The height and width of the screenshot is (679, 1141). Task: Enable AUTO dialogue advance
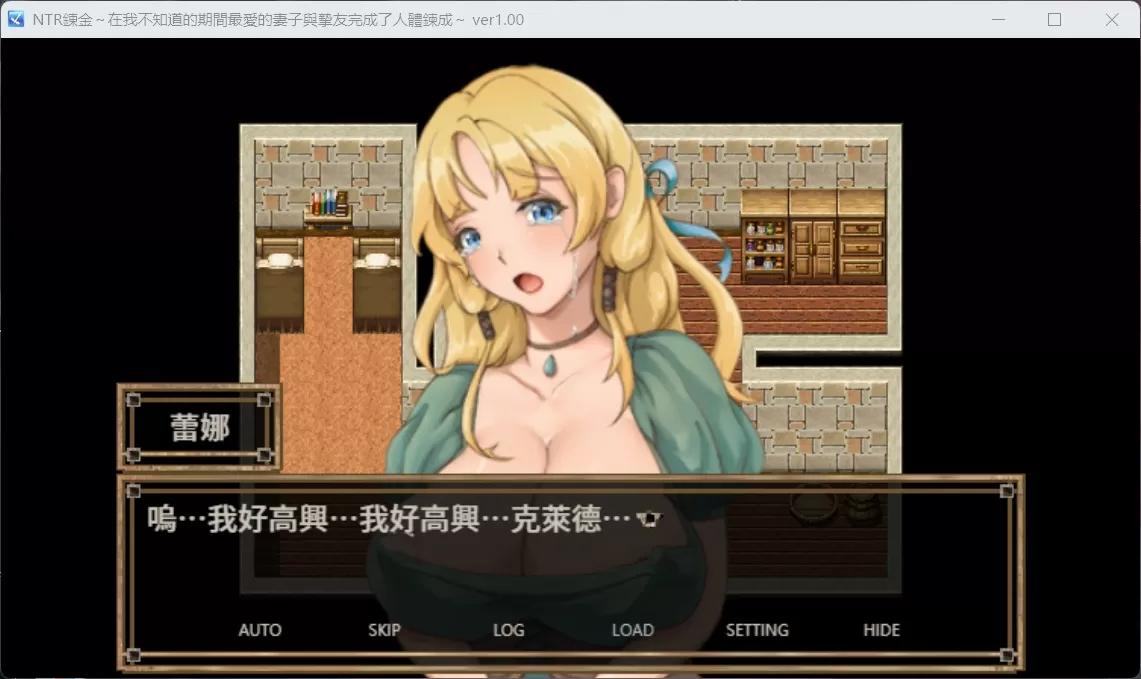click(x=260, y=630)
